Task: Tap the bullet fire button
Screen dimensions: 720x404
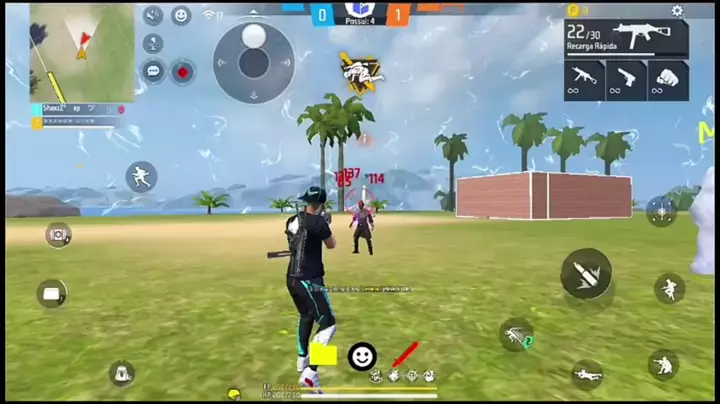Action: (586, 273)
